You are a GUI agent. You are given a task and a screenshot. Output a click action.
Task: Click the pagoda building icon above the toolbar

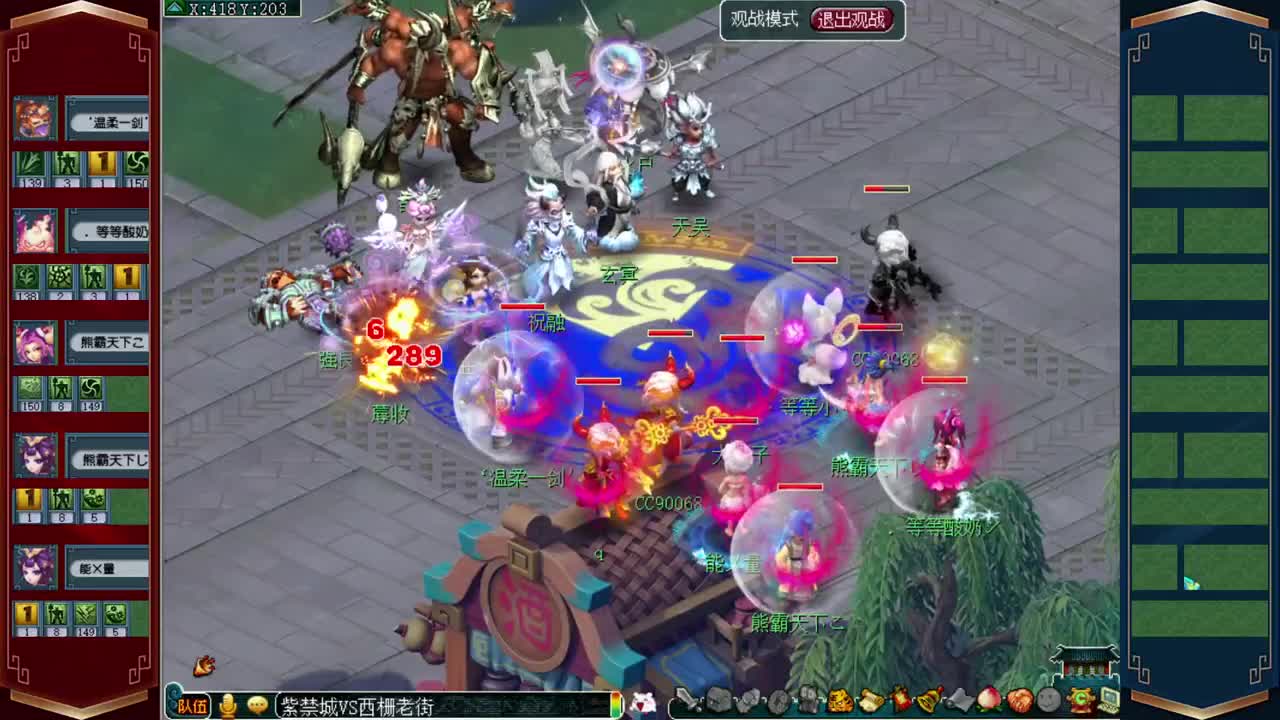point(1086,662)
